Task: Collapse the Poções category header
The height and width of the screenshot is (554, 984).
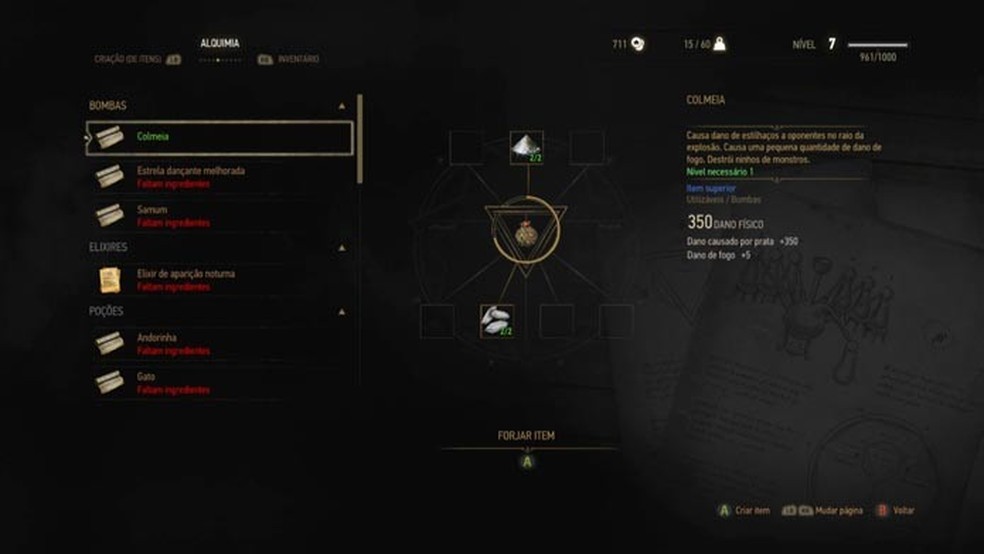Action: (x=343, y=311)
